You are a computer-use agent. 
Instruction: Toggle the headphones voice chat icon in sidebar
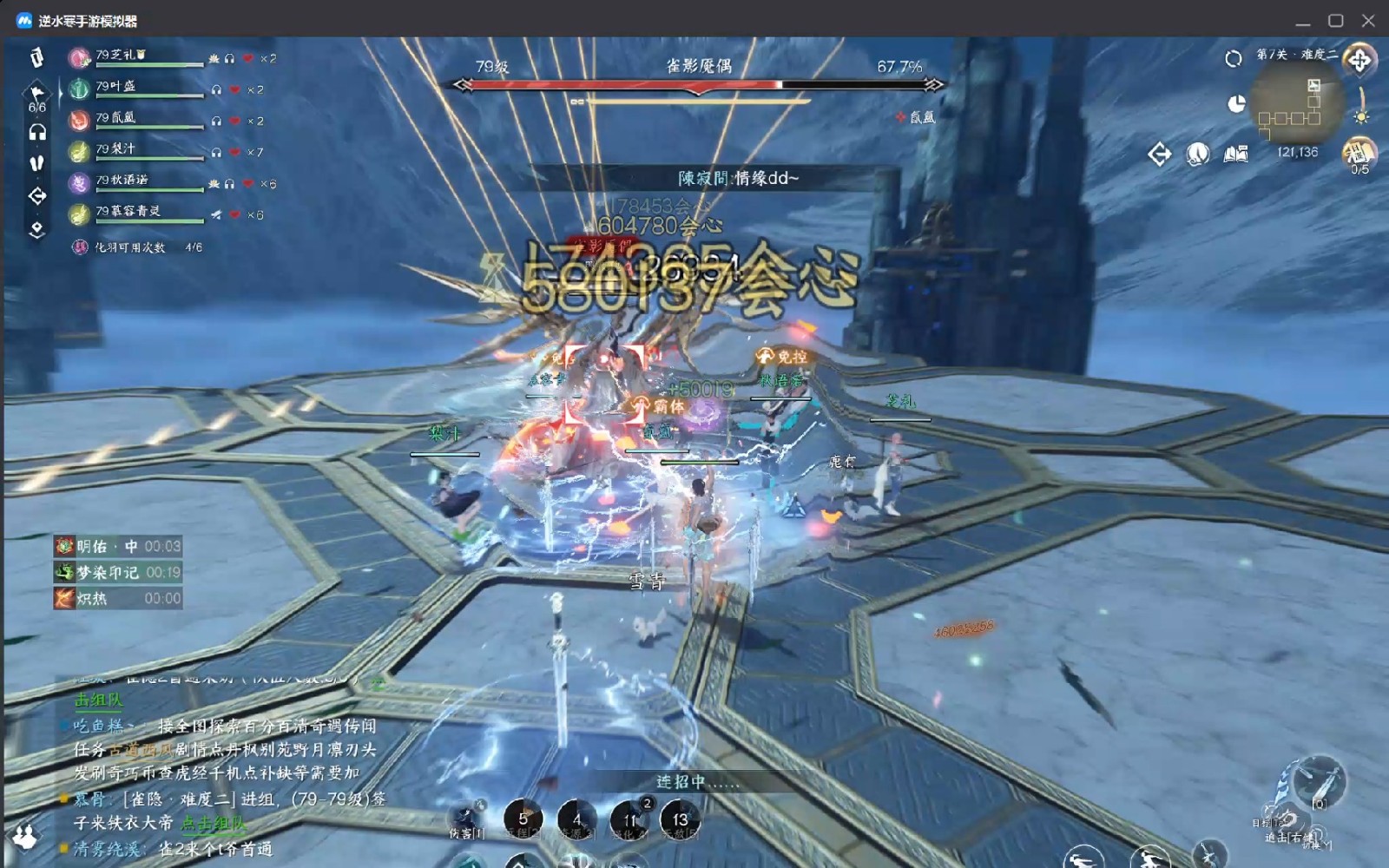(37, 132)
